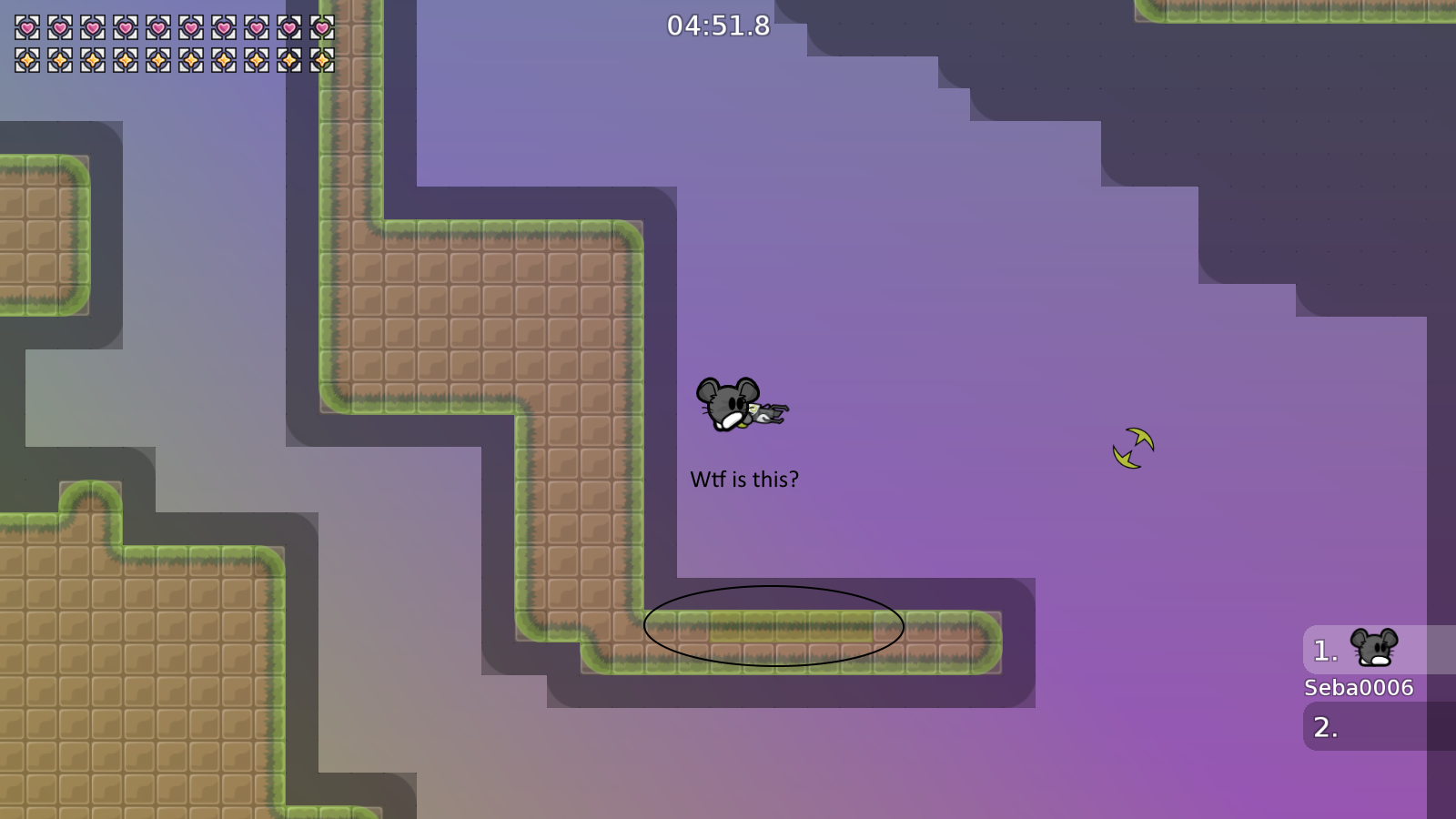
Task: Click the last star icon in the second row
Action: [x=320, y=58]
